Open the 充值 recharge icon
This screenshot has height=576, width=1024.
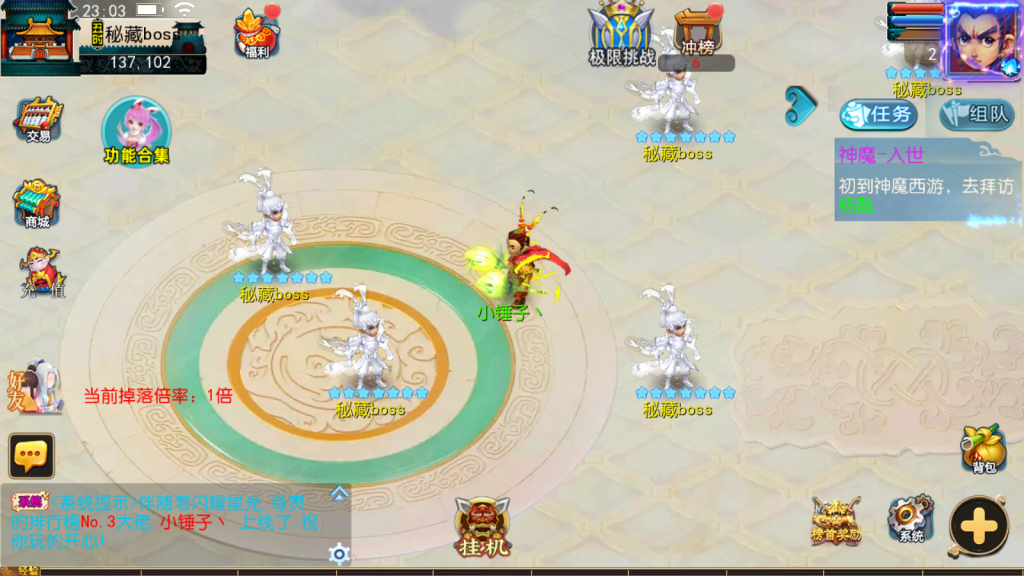click(x=41, y=274)
